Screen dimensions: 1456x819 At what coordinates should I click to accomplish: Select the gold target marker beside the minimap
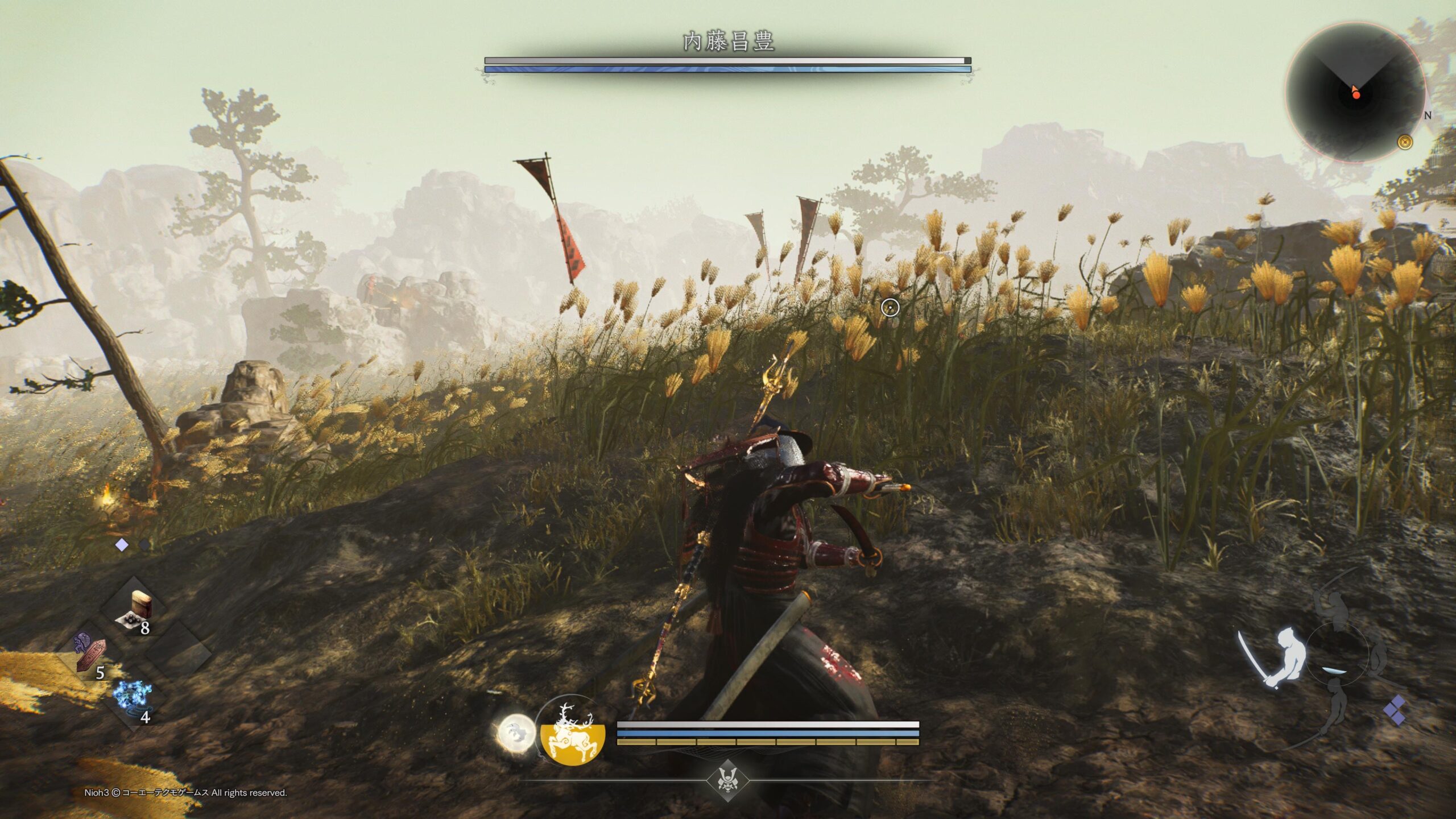tap(1405, 142)
